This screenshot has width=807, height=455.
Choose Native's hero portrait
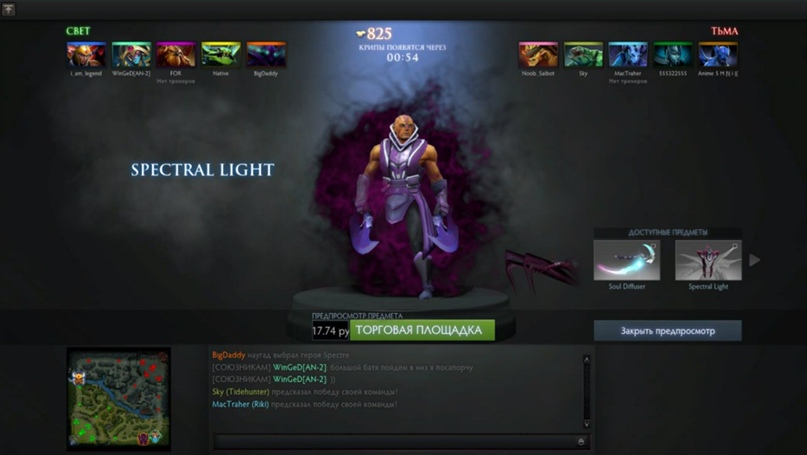pos(221,54)
